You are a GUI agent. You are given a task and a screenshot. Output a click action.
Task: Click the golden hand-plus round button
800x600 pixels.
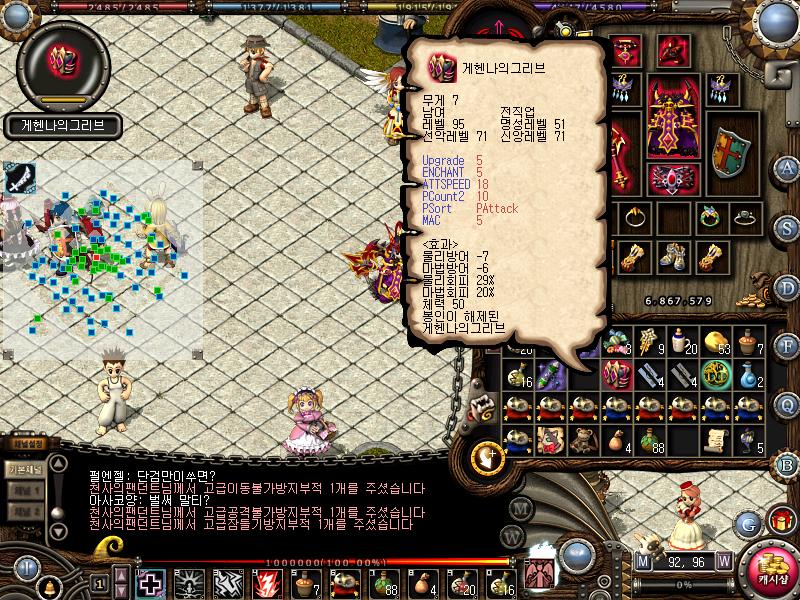click(x=488, y=456)
